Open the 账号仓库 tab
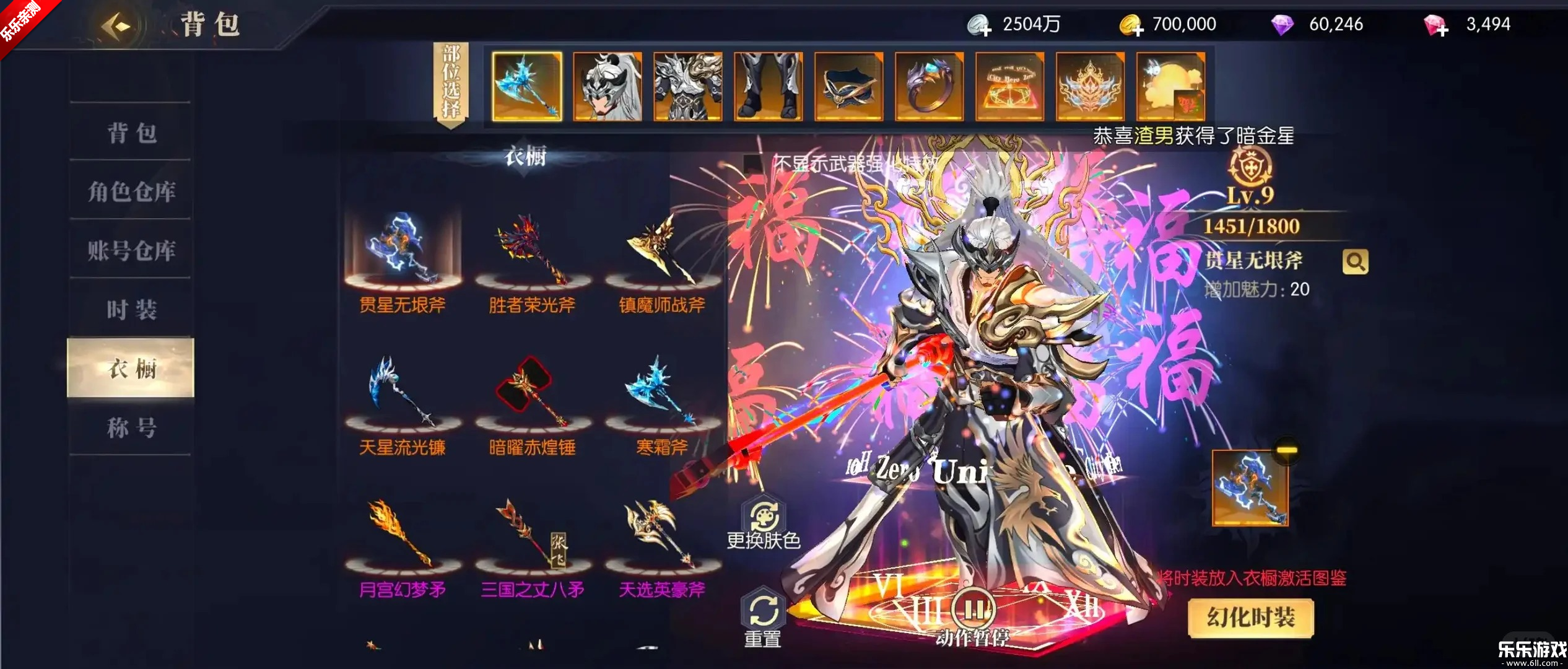1568x669 pixels. [x=131, y=251]
